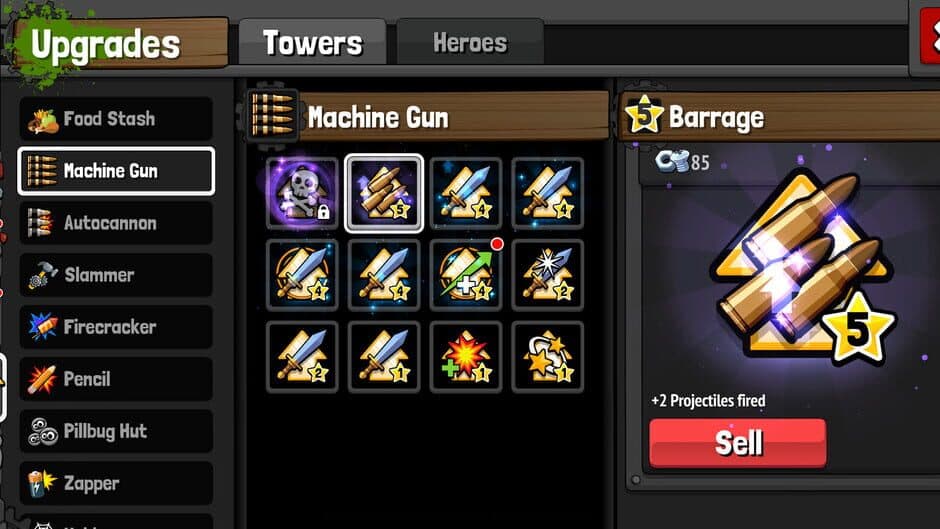The width and height of the screenshot is (940, 529).
Task: Choose the Barrage bullets upgrade icon
Action: click(384, 193)
